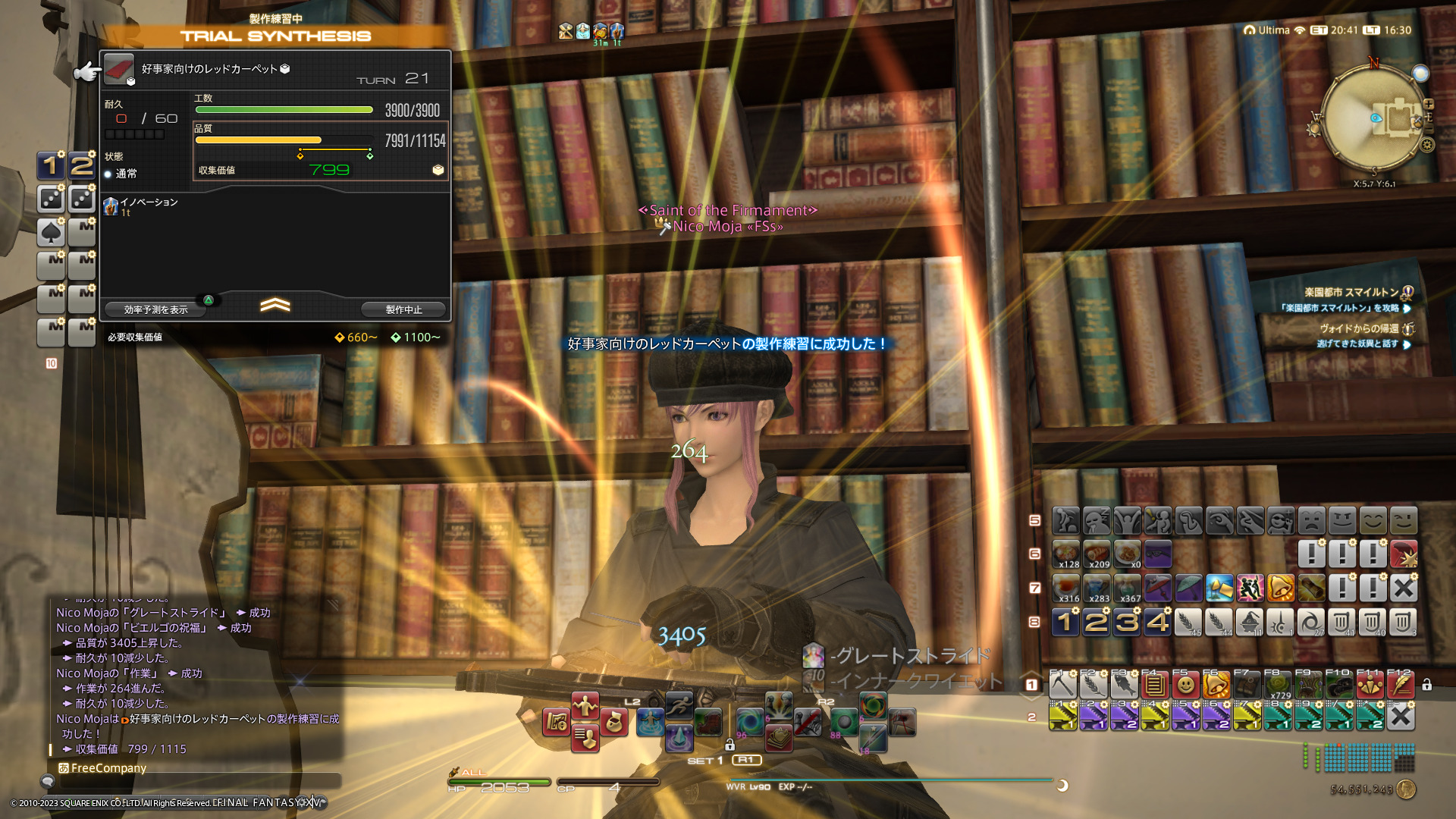
Task: Collapse the synthesis window with the chevron arrows
Action: (275, 305)
